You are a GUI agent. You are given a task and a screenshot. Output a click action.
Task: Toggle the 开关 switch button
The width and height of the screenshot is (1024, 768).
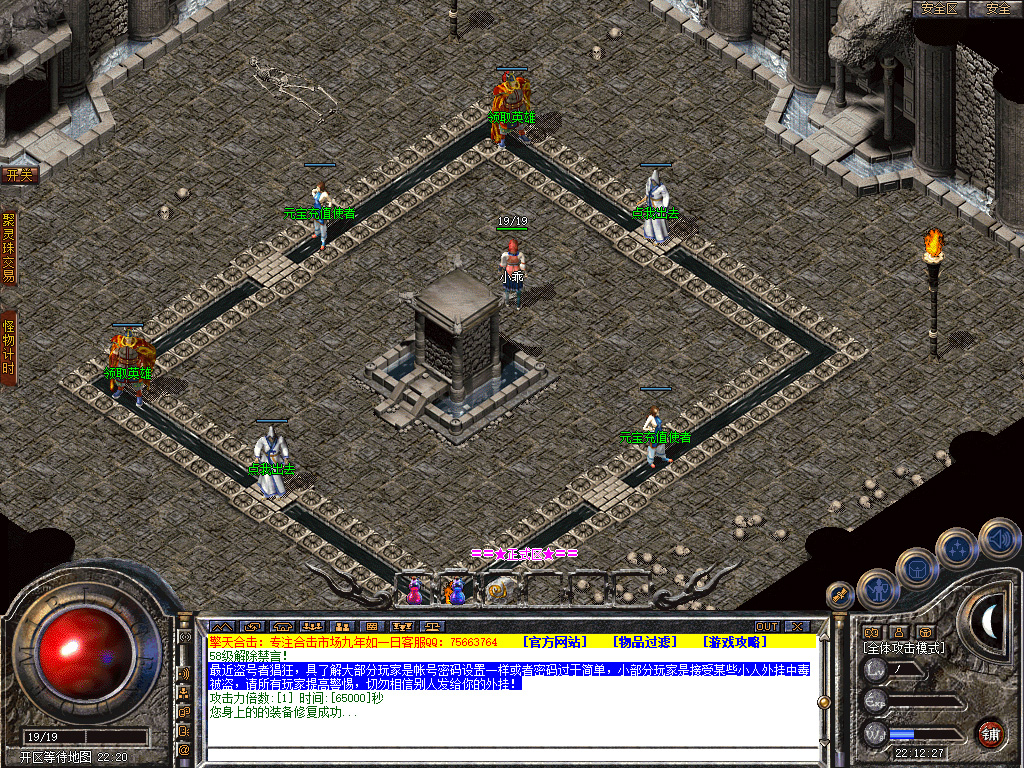[19, 175]
